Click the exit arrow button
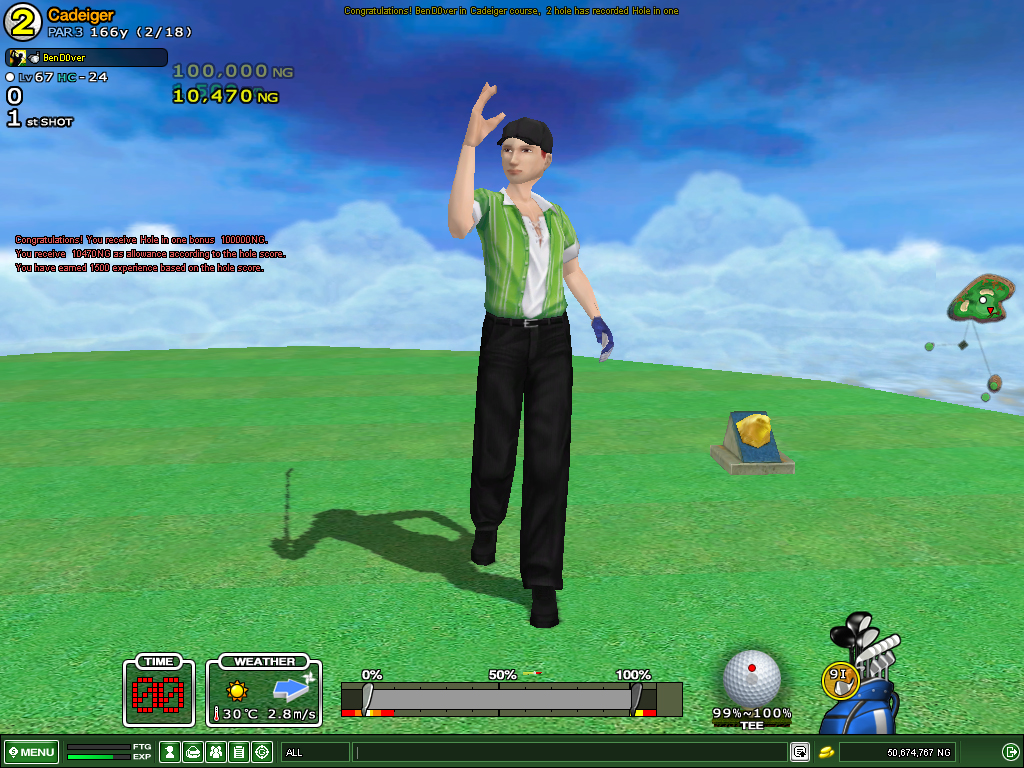Image resolution: width=1024 pixels, height=768 pixels. pyautogui.click(x=1010, y=752)
